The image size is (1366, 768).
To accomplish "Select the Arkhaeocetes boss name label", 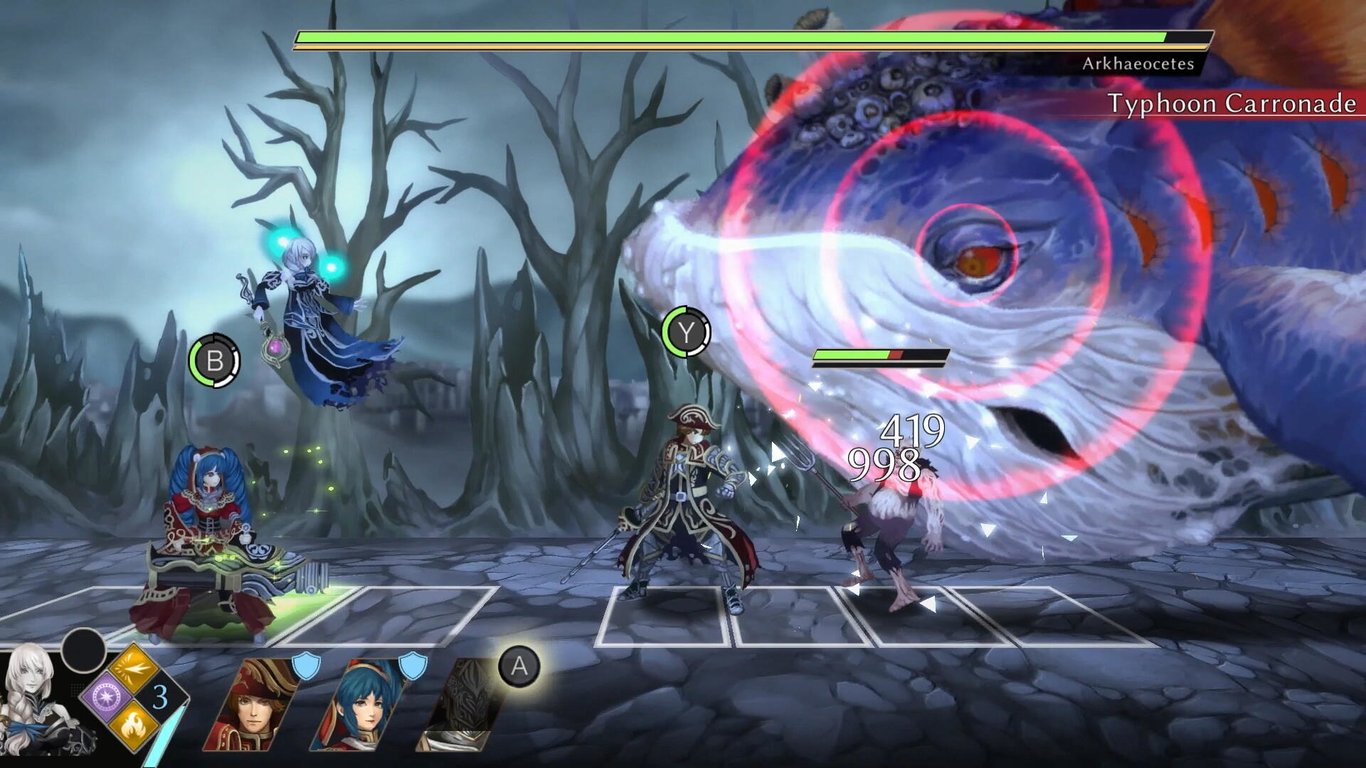I will coord(1139,64).
